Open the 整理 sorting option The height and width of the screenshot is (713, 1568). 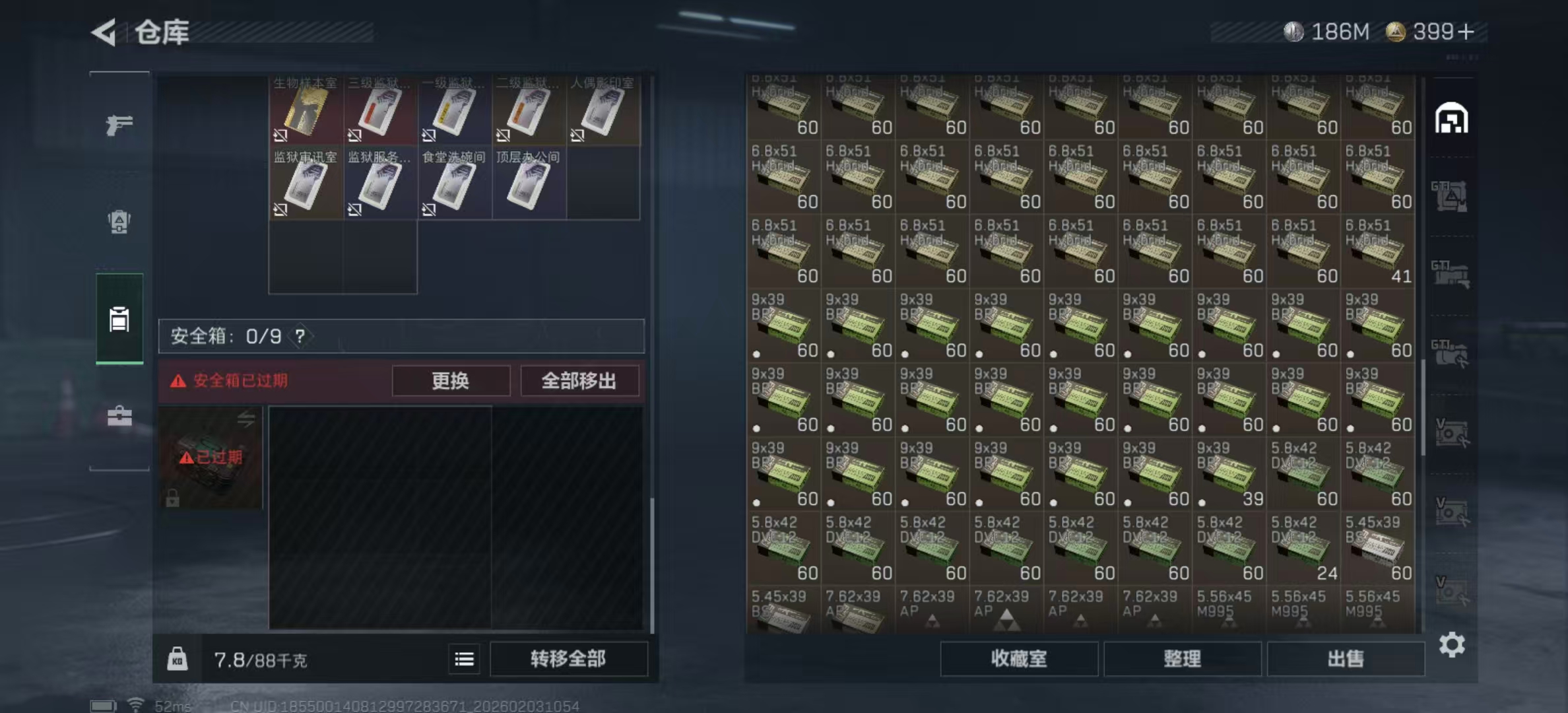(1183, 659)
